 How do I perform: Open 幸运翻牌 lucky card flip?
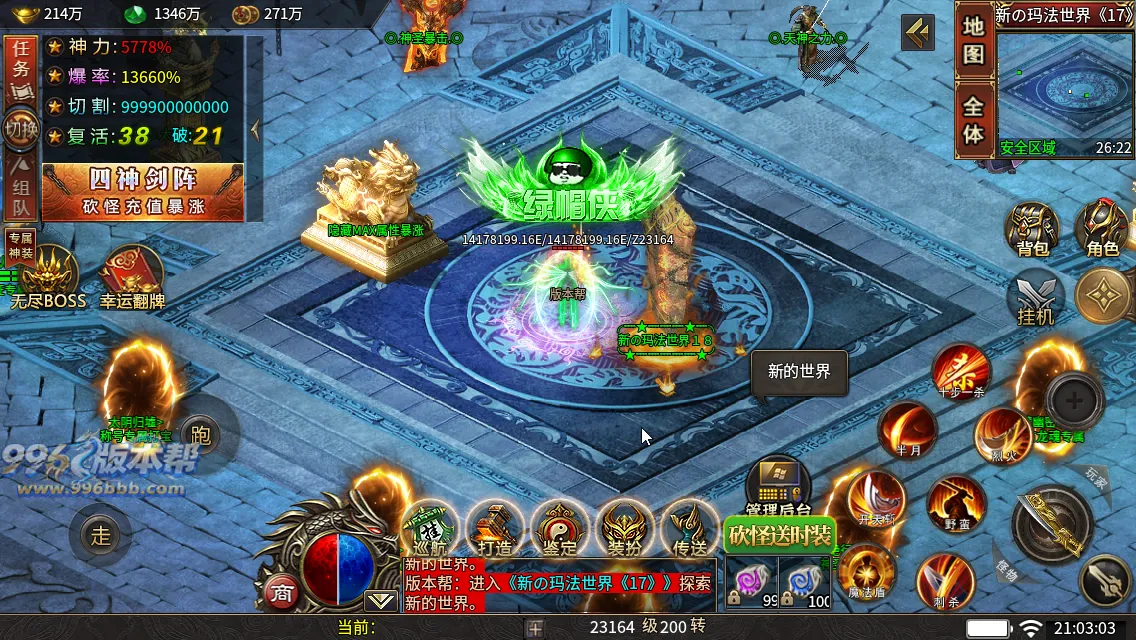132,276
